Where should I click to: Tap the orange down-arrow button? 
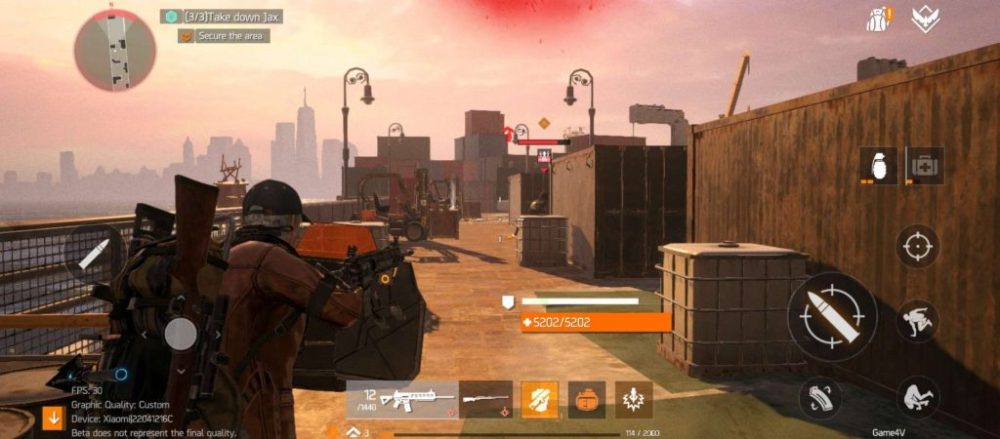pos(53,417)
